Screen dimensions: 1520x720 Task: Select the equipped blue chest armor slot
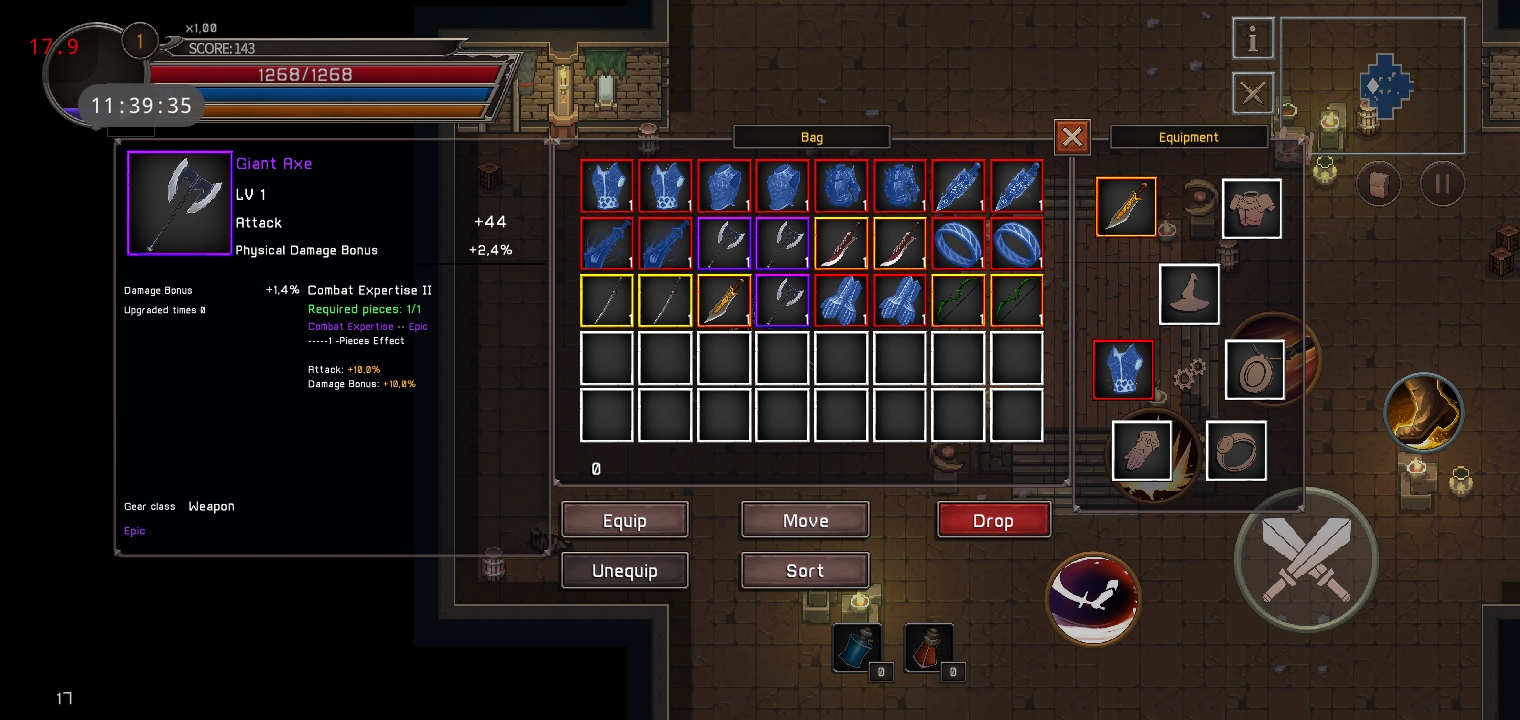pyautogui.click(x=1123, y=370)
